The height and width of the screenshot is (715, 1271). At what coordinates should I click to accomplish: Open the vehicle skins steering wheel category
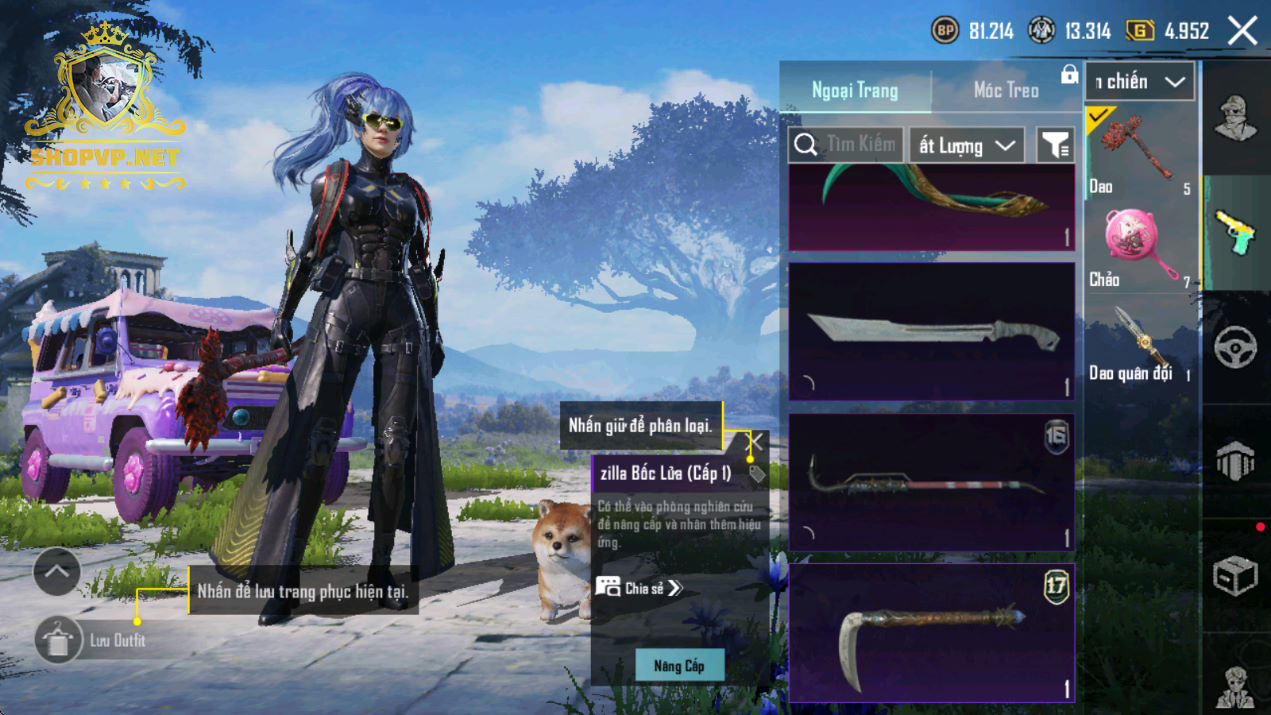click(1236, 348)
